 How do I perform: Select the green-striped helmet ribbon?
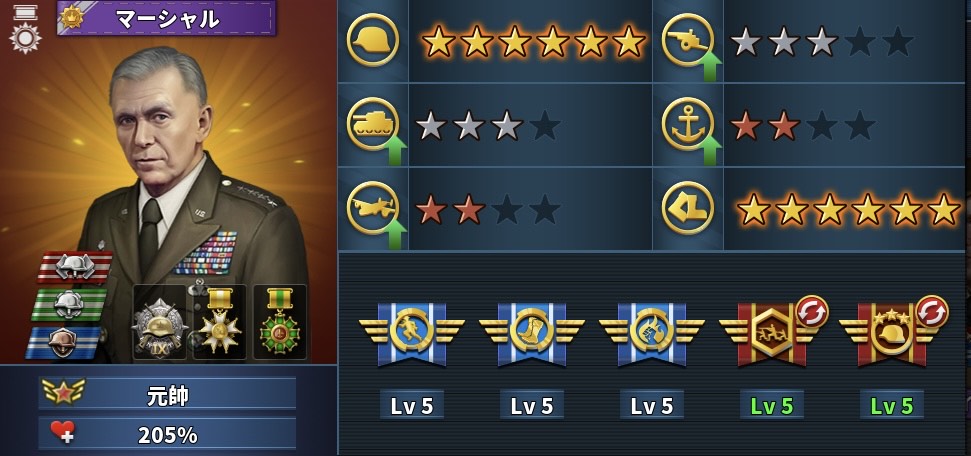tap(68, 303)
